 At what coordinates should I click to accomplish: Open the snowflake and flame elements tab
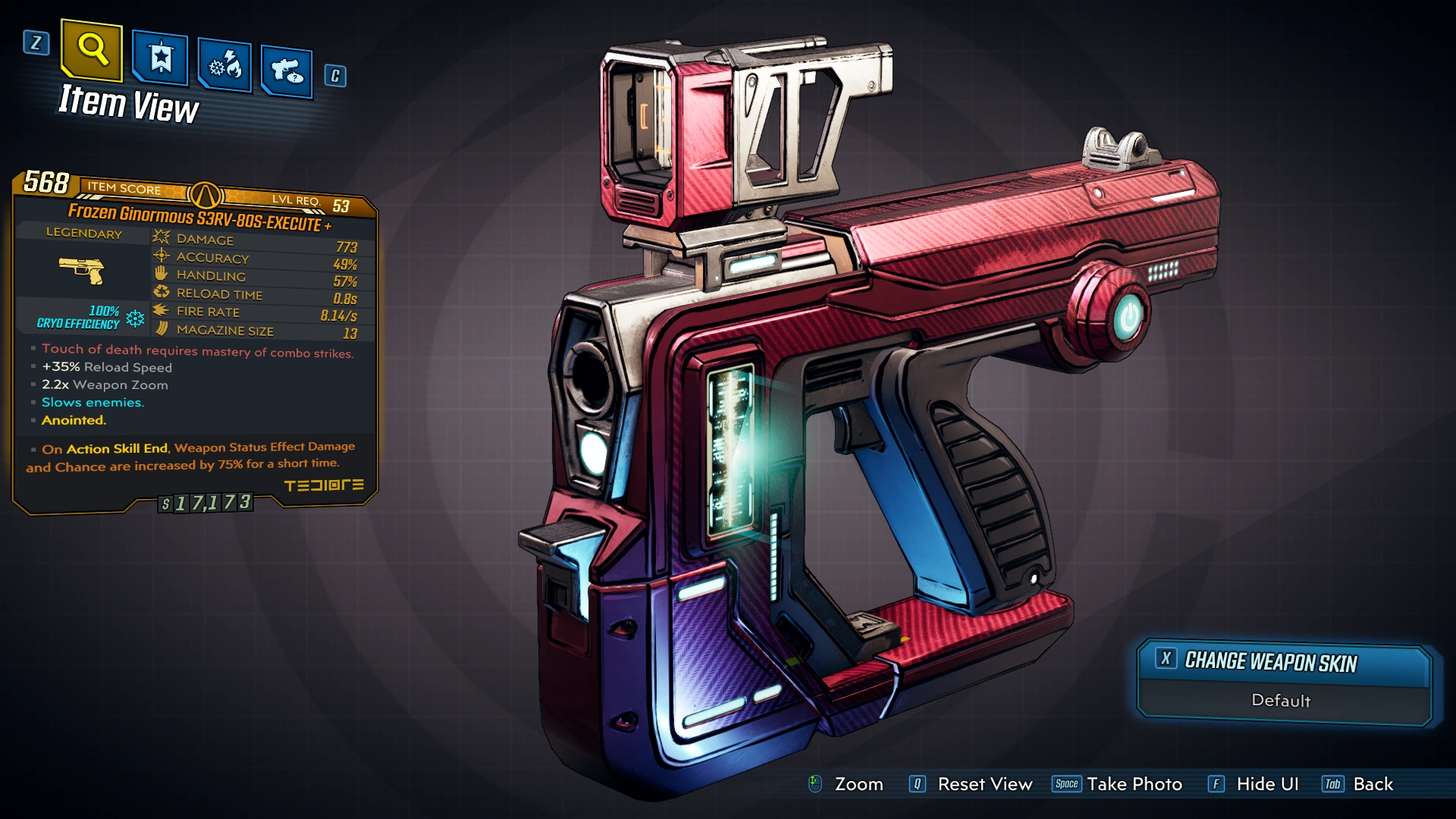click(x=225, y=66)
